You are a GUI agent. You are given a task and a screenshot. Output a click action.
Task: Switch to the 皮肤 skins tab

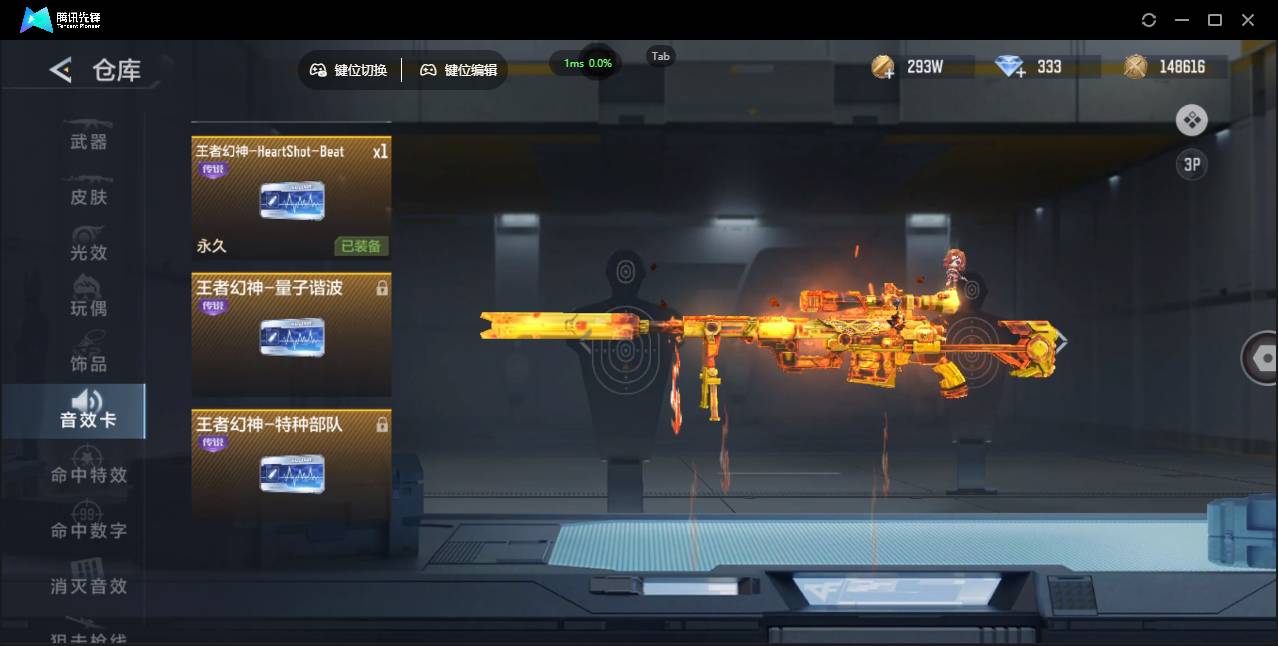coord(88,196)
